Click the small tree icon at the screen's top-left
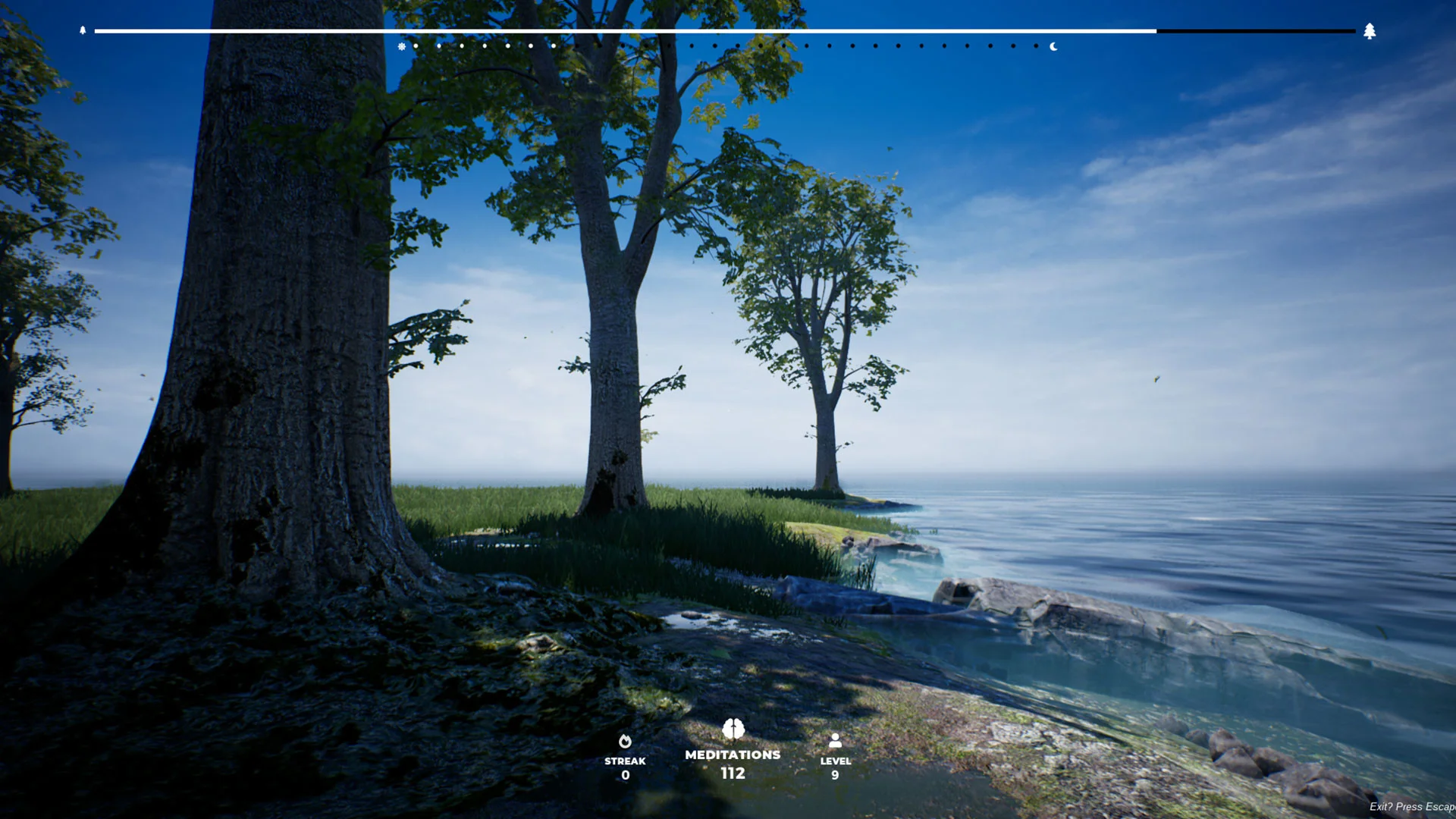This screenshot has width=1456, height=819. click(83, 31)
